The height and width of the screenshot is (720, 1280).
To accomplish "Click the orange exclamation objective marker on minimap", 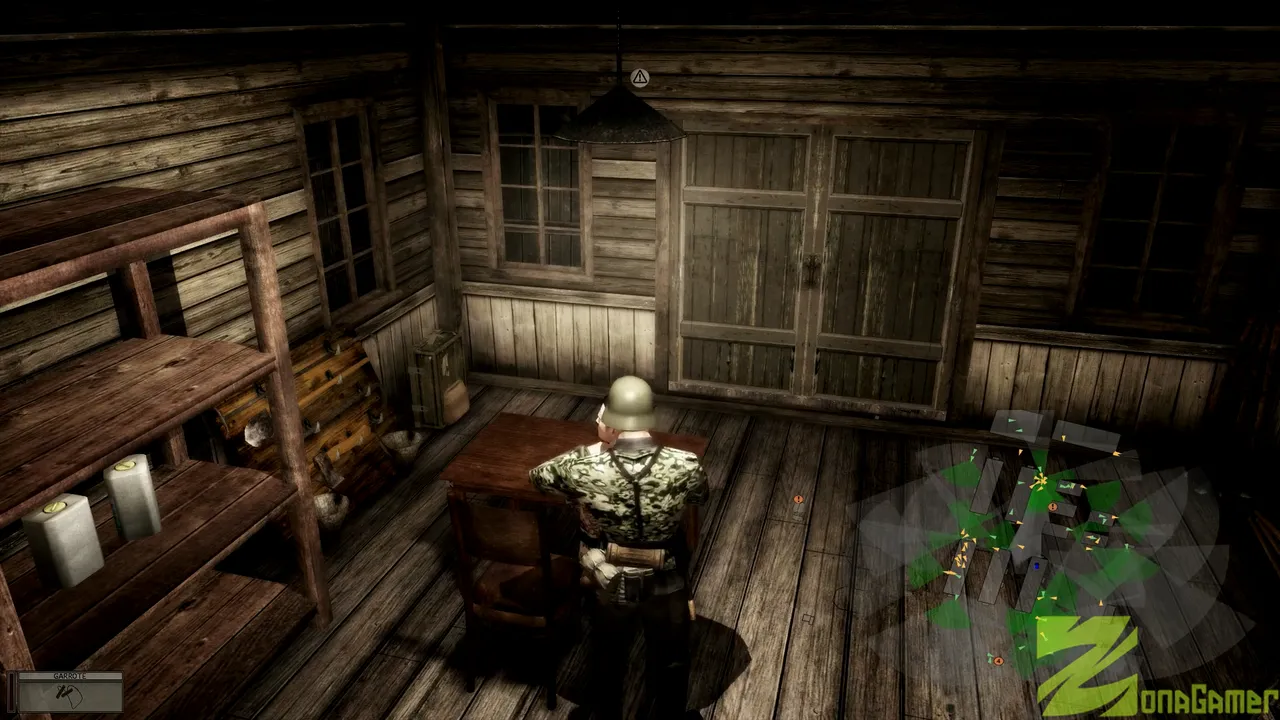I will pos(1052,507).
